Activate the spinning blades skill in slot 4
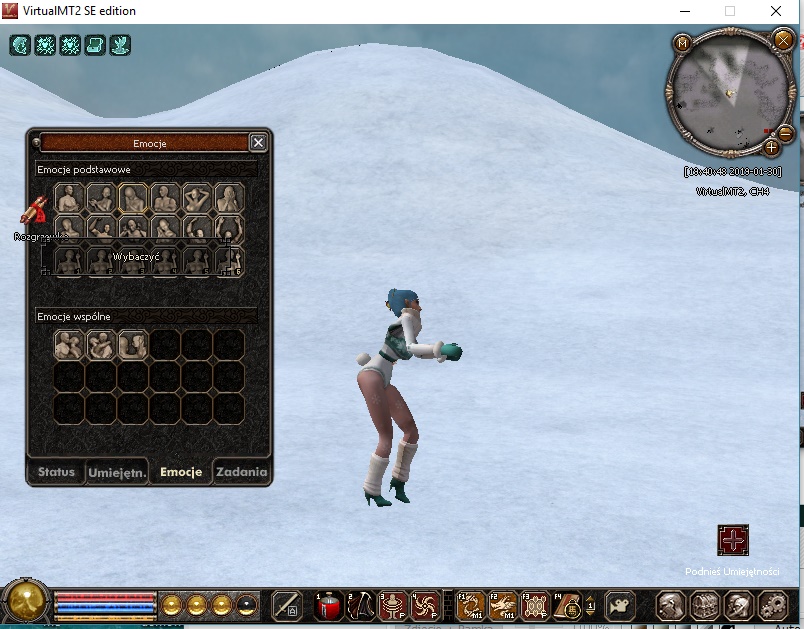 point(425,605)
